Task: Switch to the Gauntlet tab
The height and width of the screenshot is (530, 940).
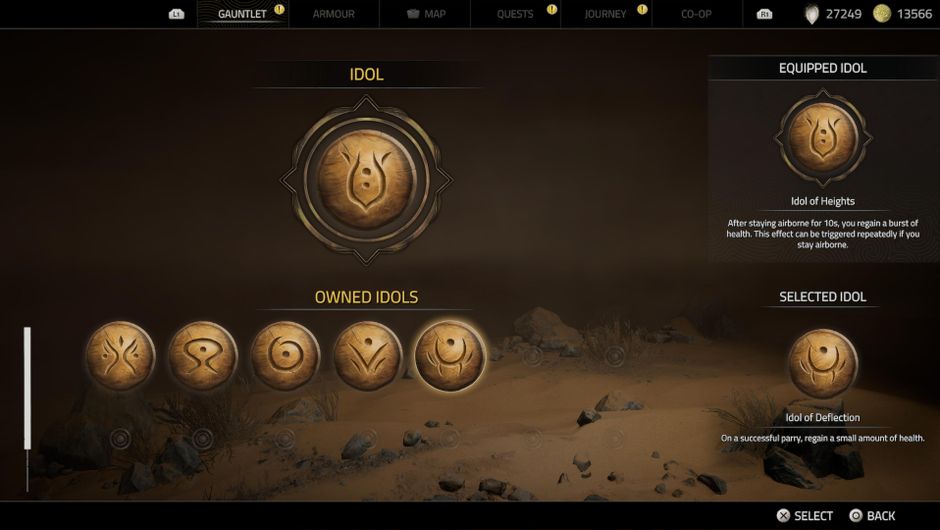Action: pyautogui.click(x=241, y=14)
